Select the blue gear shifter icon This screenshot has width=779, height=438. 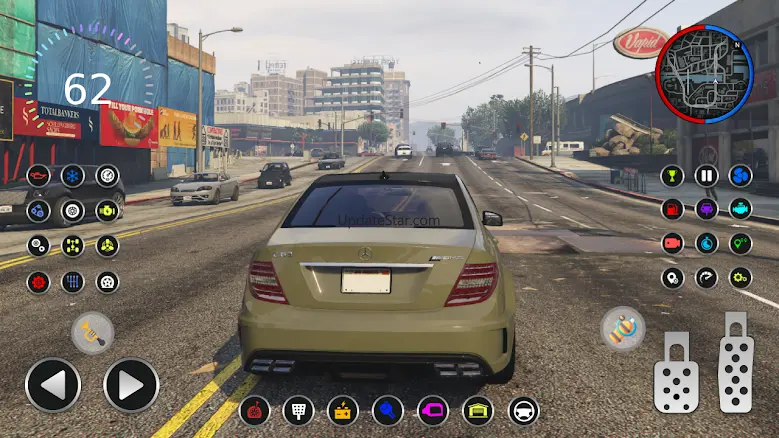pyautogui.click(x=72, y=281)
